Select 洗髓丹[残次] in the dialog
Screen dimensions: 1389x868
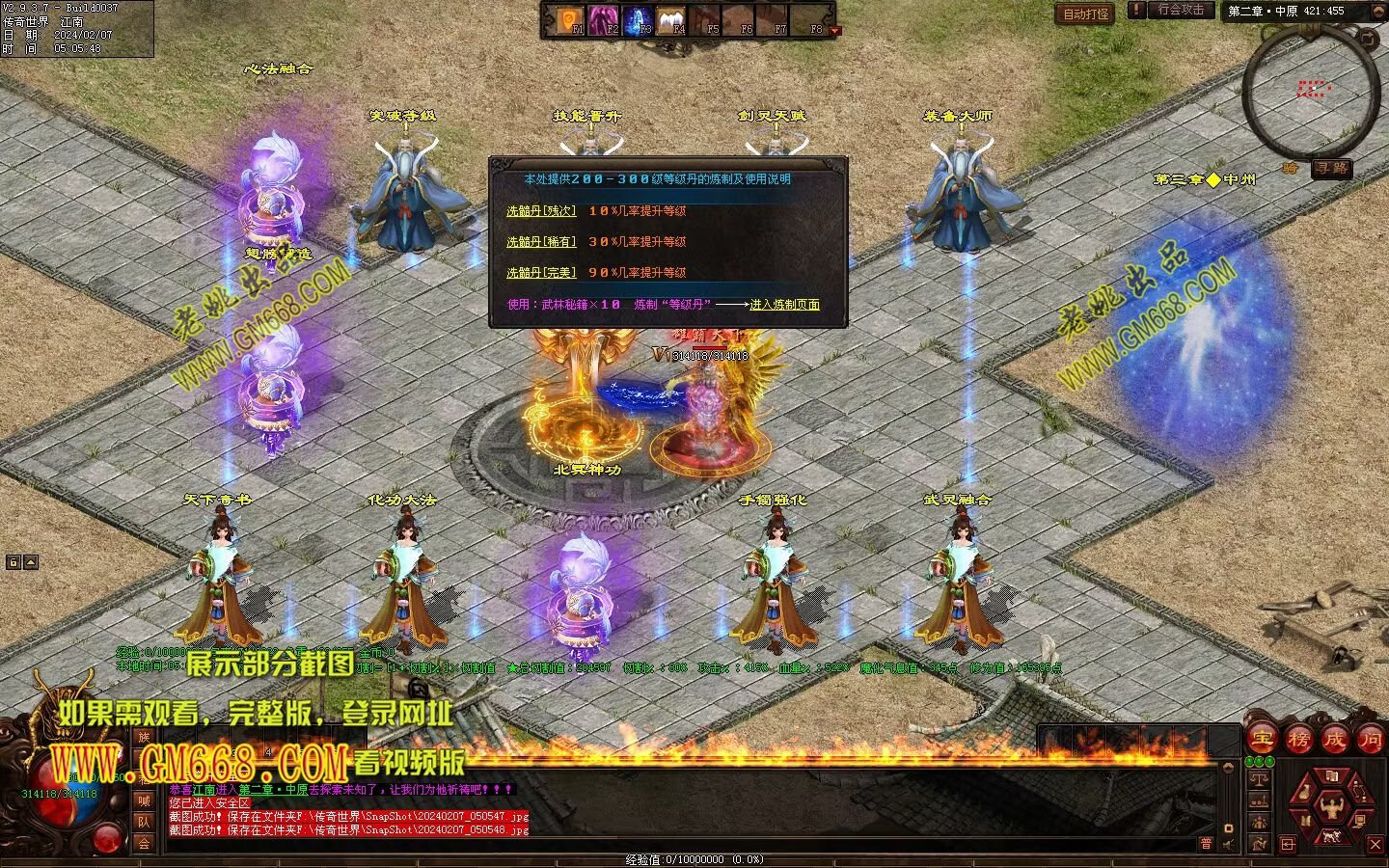[540, 211]
